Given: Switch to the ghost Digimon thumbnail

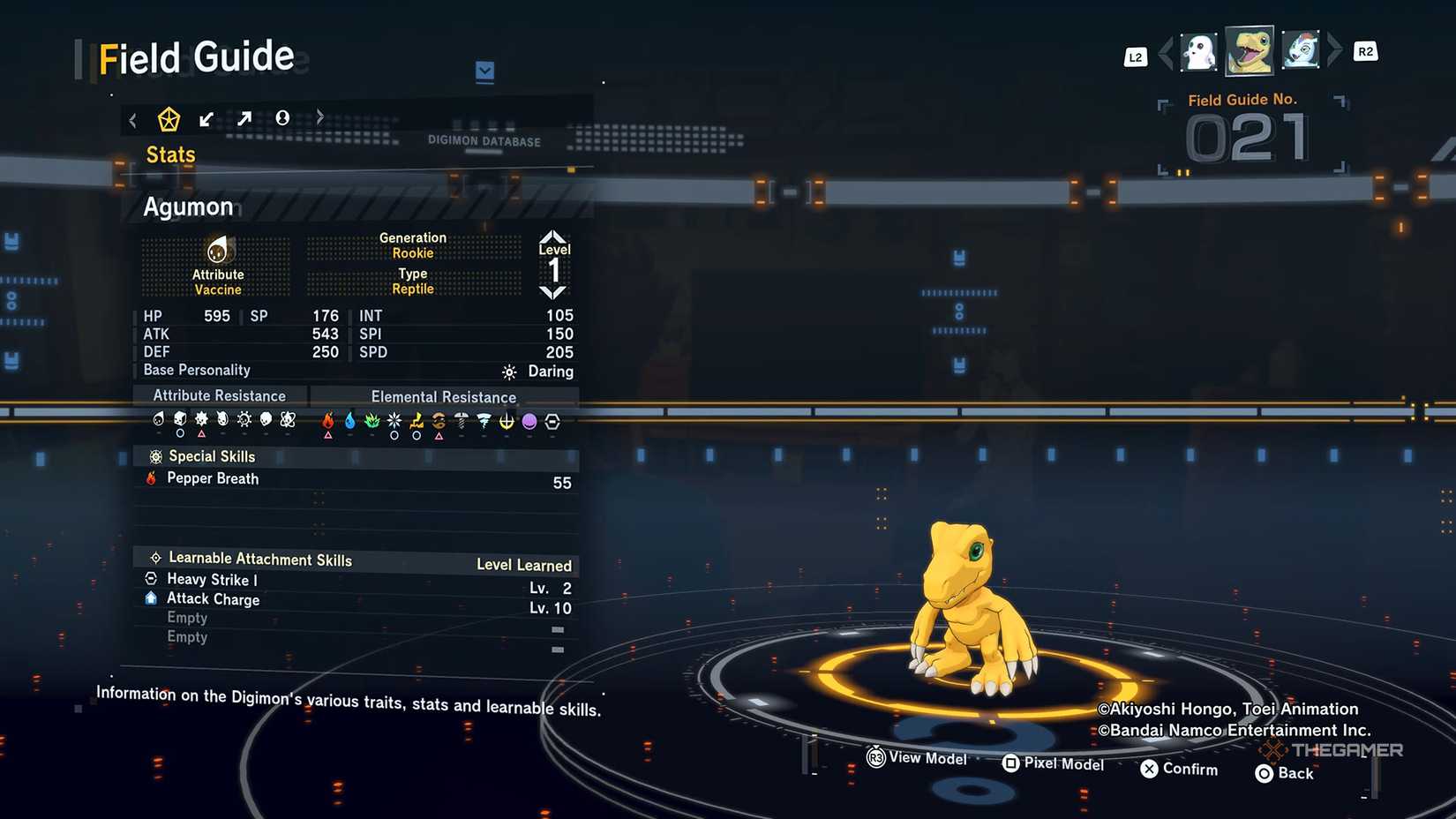Looking at the screenshot, I should tap(1199, 50).
